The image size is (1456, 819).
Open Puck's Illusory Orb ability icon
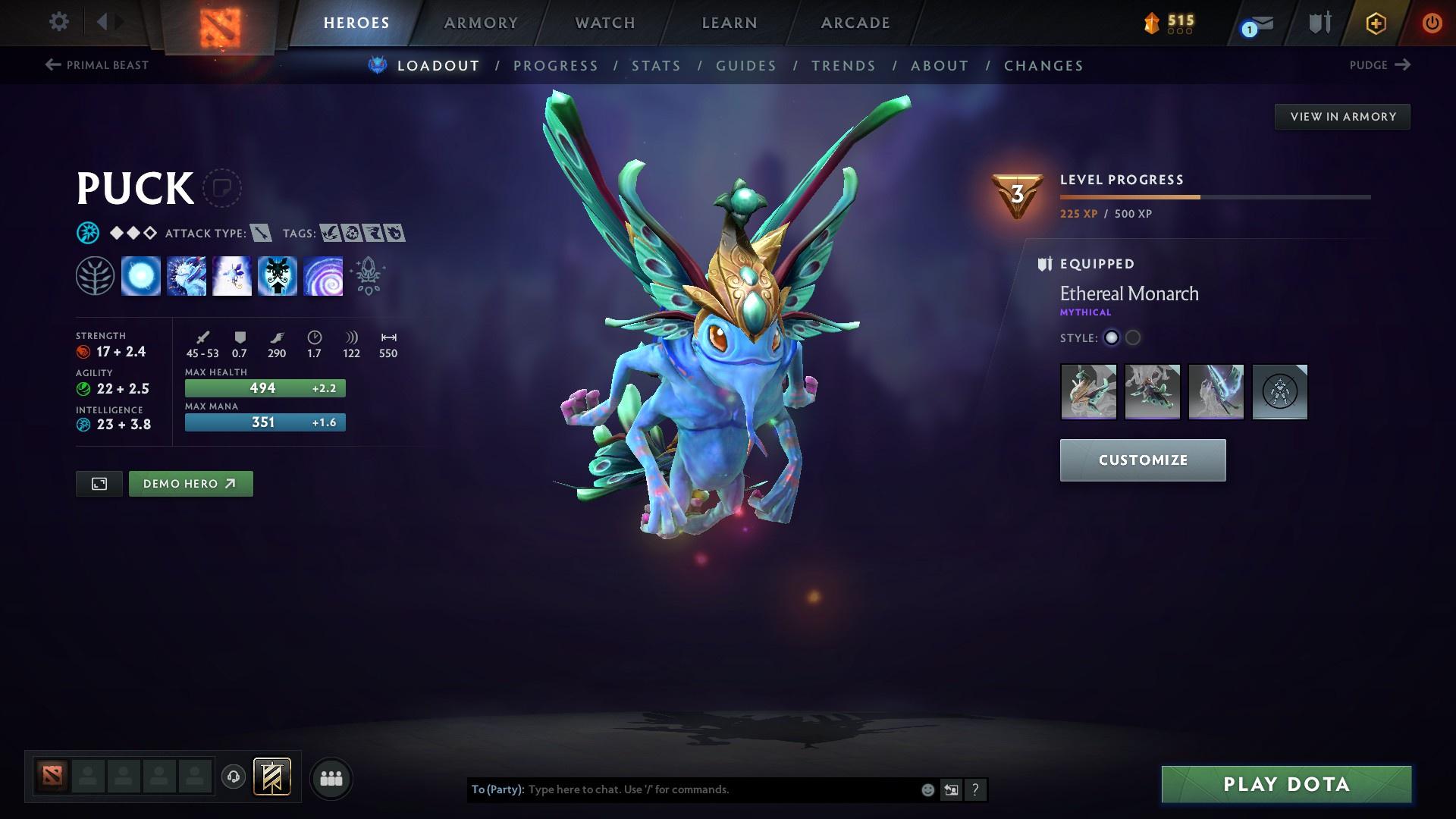pos(141,275)
